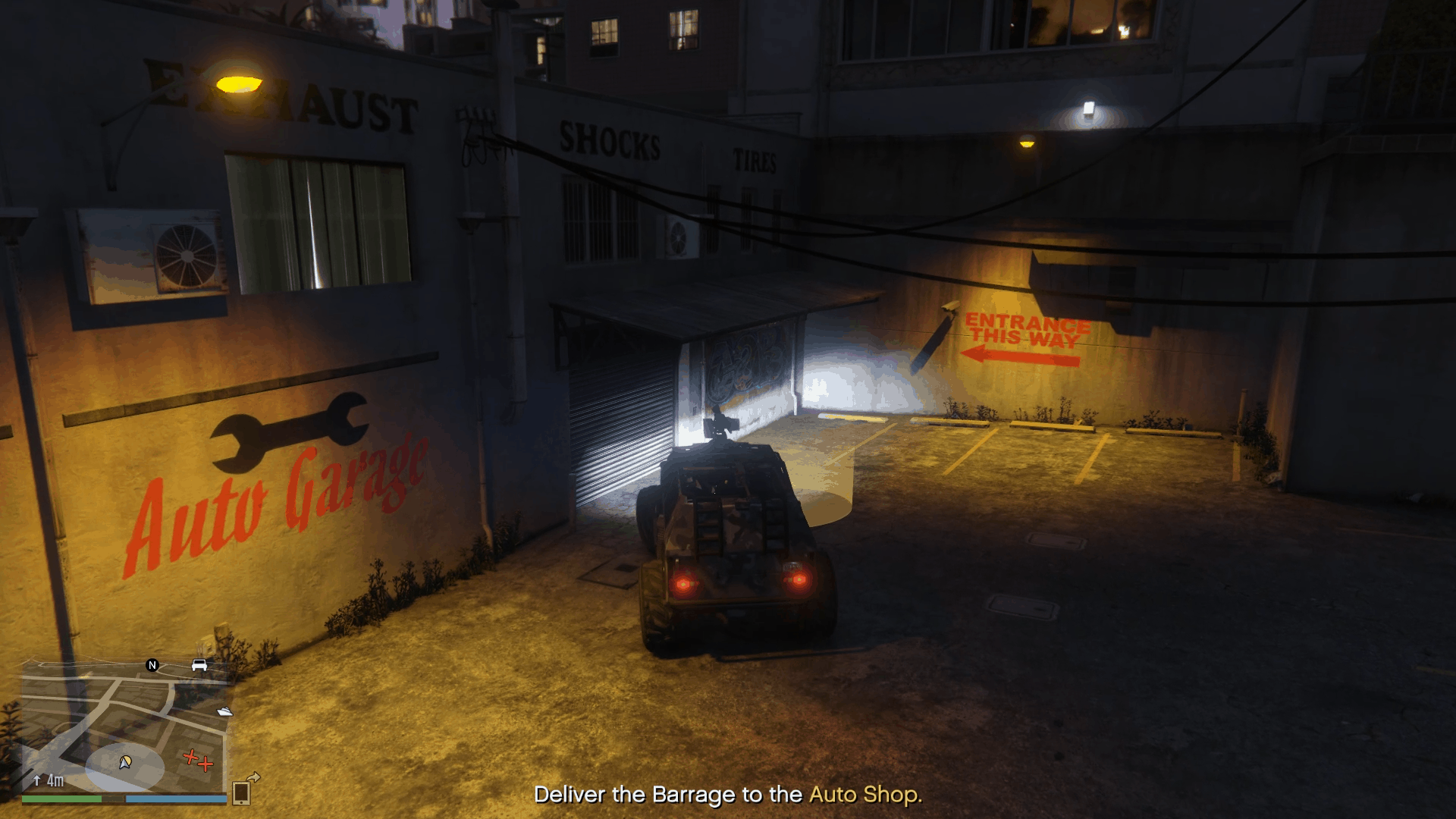This screenshot has width=1456, height=819.
Task: Tap the curved arrow above the phone icon
Action: pyautogui.click(x=253, y=778)
